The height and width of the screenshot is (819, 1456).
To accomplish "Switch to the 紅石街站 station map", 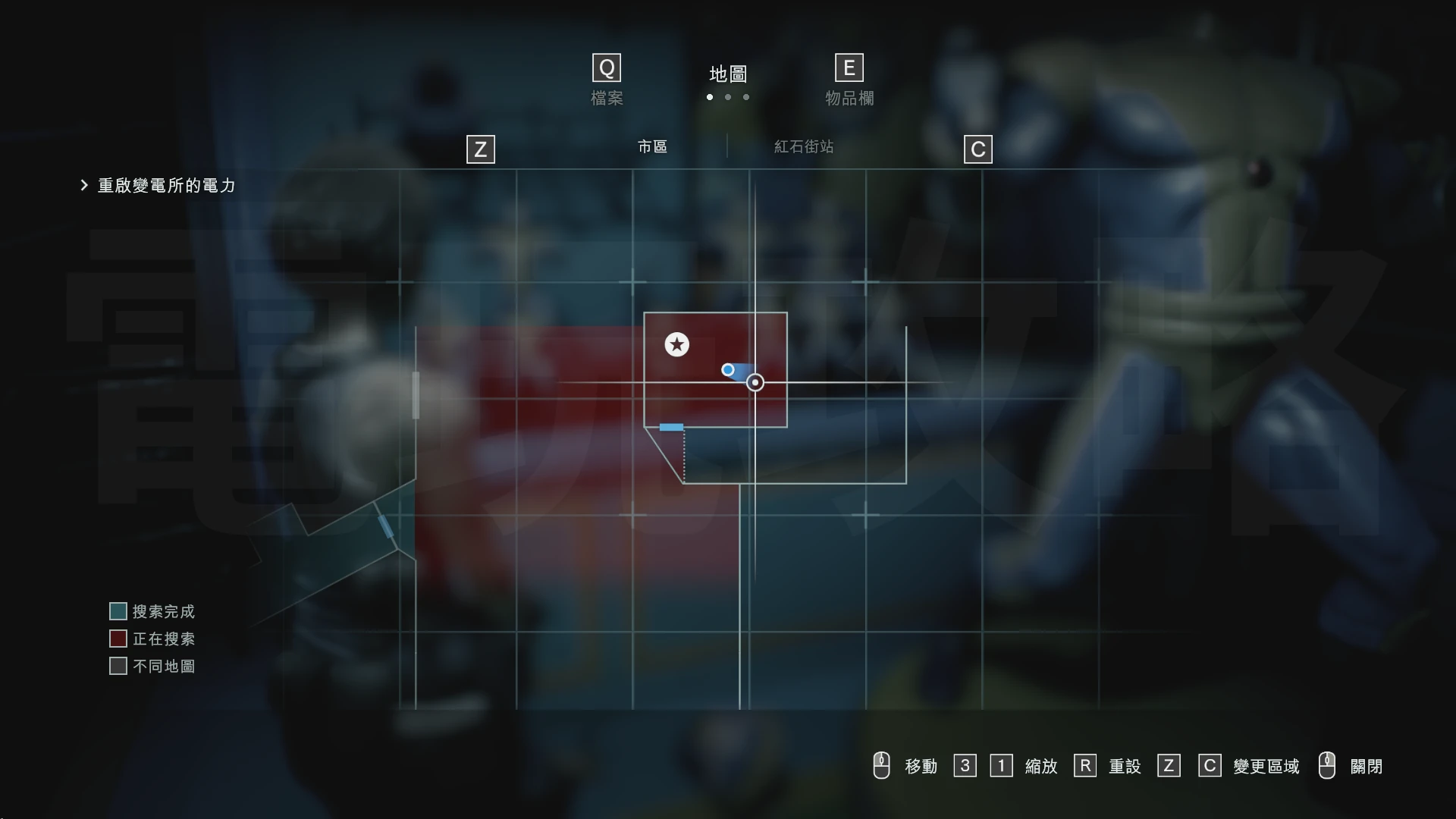I will click(804, 146).
